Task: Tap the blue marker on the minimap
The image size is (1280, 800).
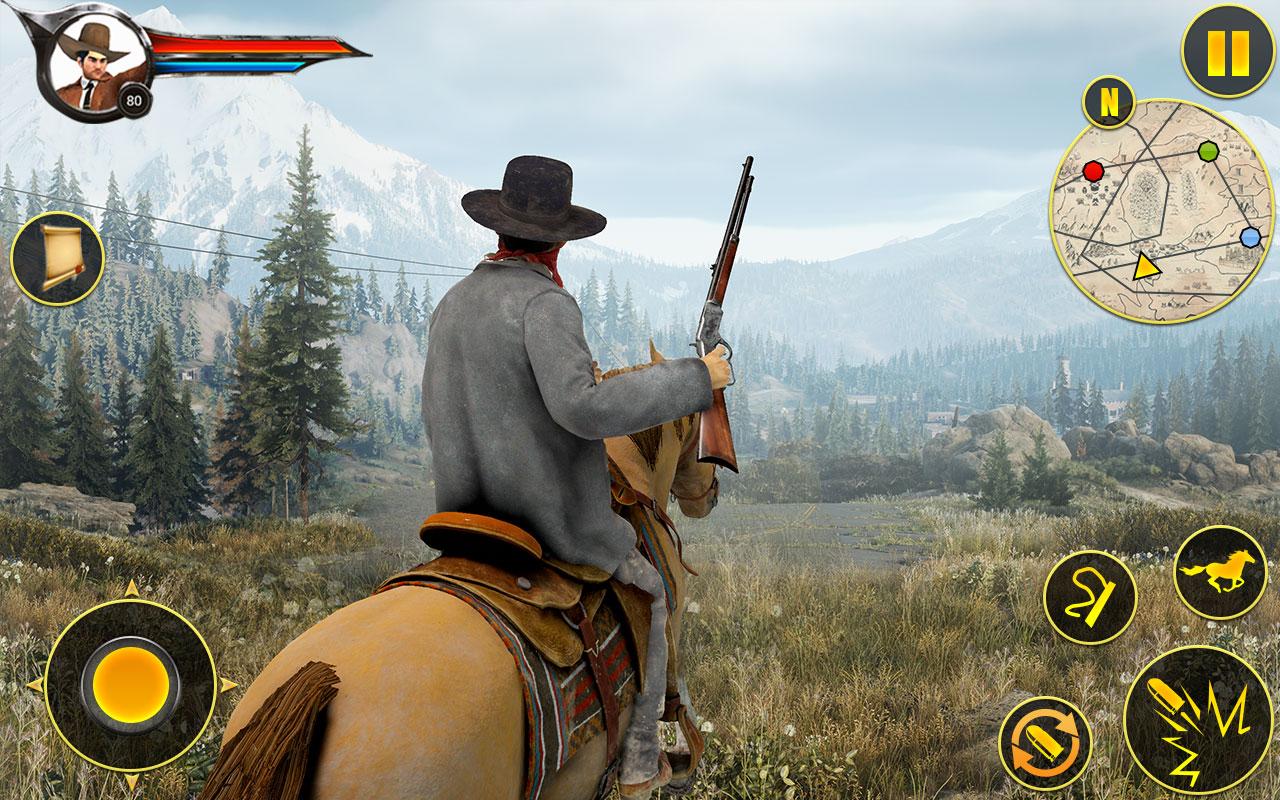Action: pyautogui.click(x=1250, y=236)
